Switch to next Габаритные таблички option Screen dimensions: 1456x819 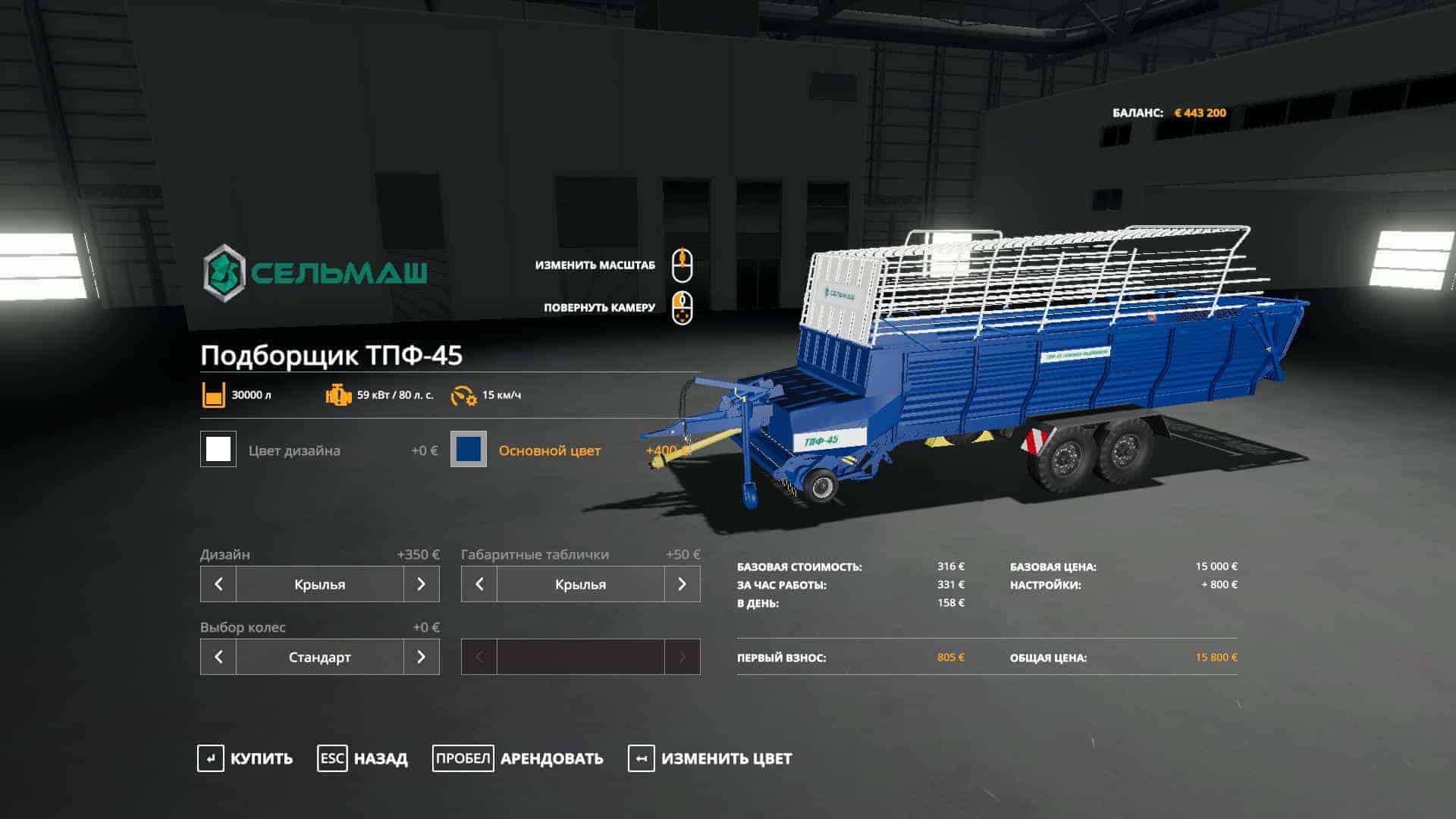(x=682, y=584)
